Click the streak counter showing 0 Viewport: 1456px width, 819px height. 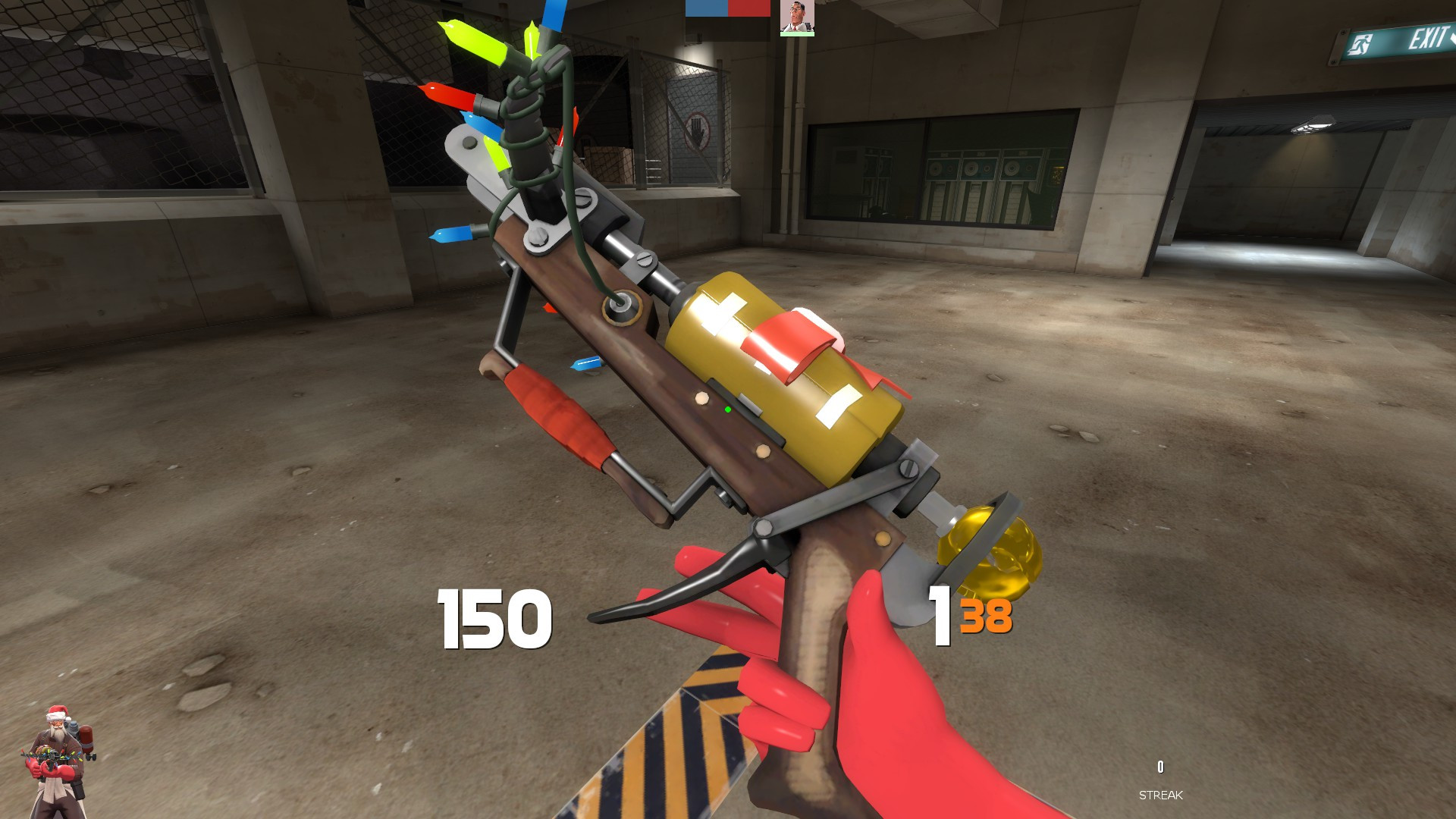pyautogui.click(x=1159, y=765)
